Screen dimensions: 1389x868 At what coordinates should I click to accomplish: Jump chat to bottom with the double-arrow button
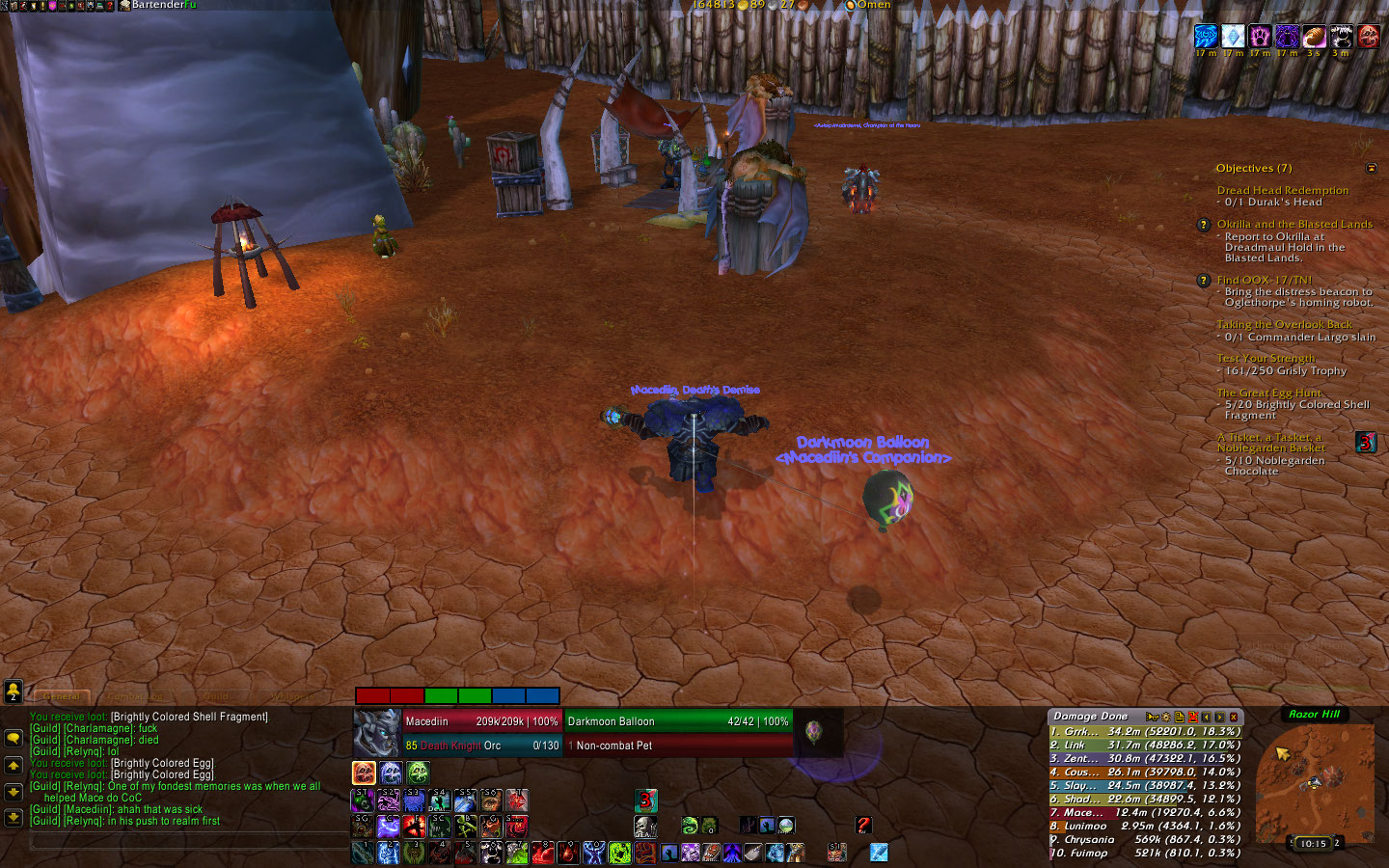click(x=14, y=817)
